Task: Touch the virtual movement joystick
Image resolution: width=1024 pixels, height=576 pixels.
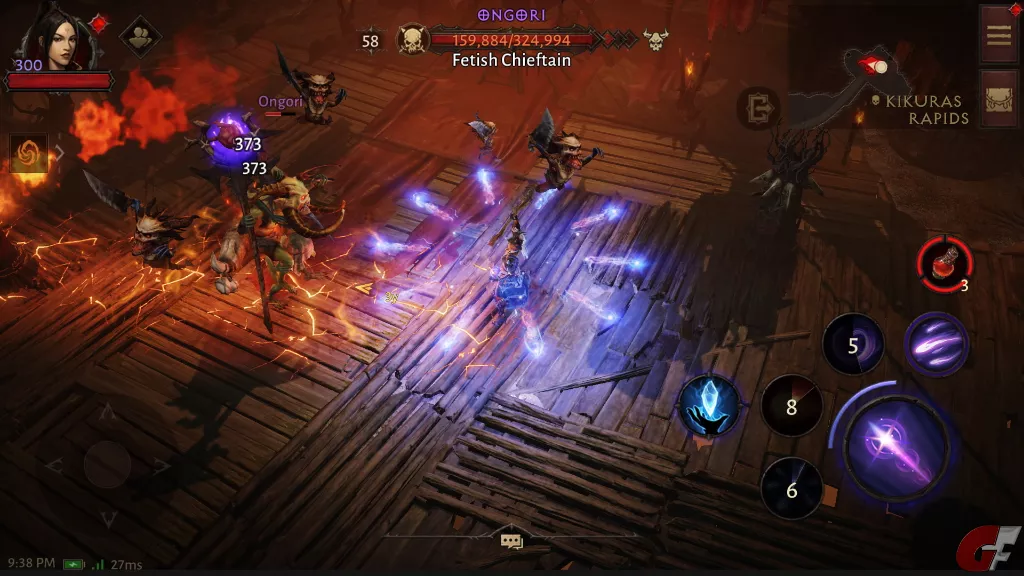Action: point(106,464)
